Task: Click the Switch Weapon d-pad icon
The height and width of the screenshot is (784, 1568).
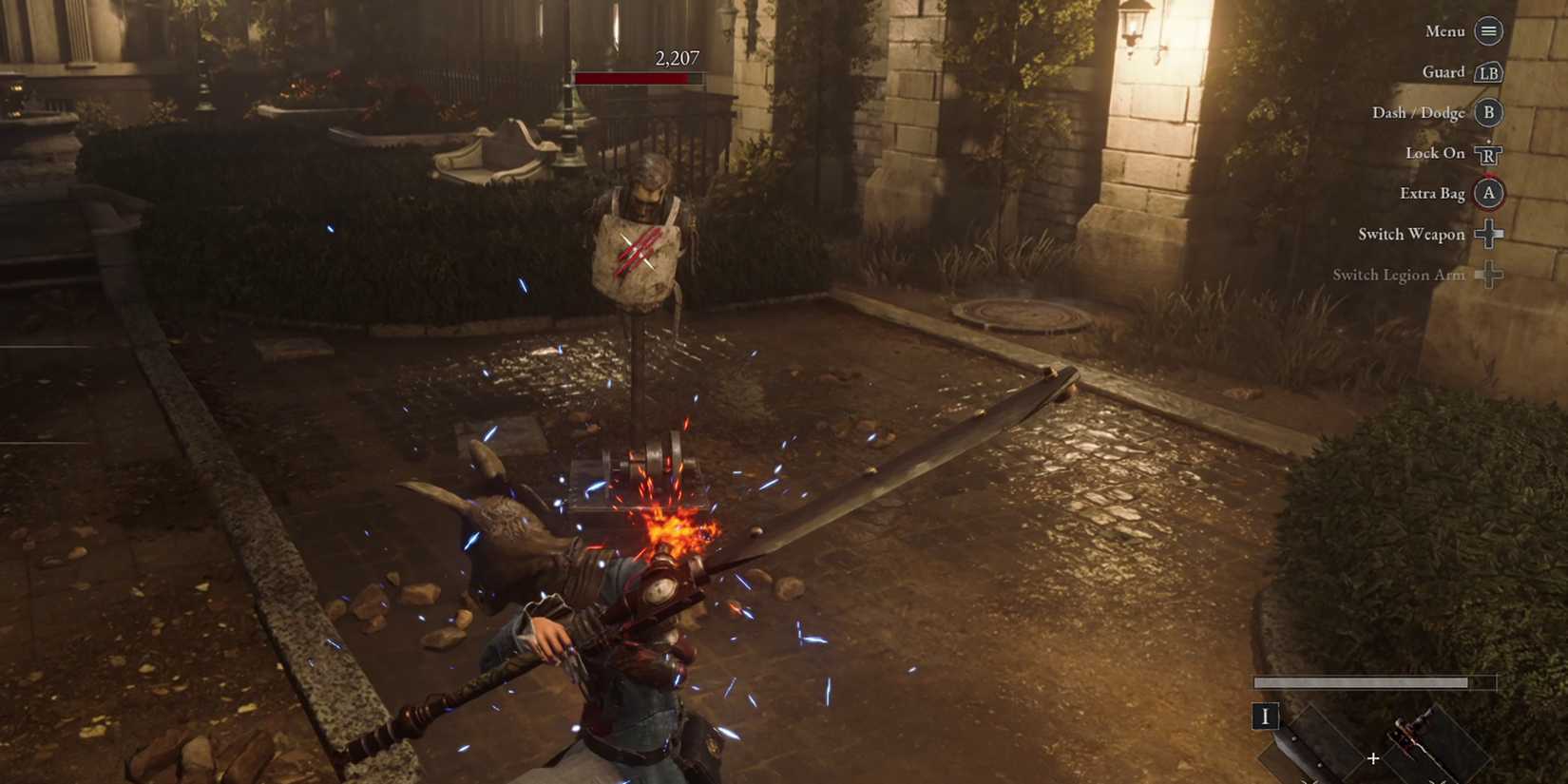Action: coord(1488,234)
